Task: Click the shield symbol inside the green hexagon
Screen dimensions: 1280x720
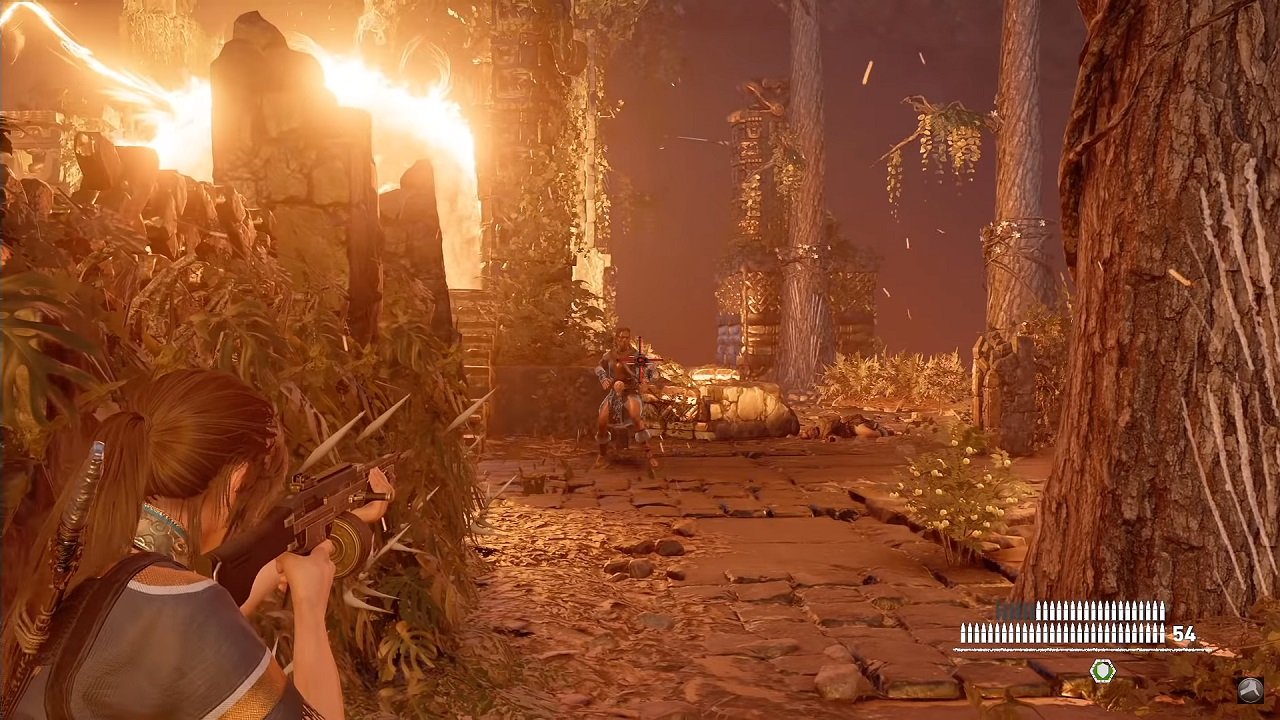Action: coord(1103,670)
